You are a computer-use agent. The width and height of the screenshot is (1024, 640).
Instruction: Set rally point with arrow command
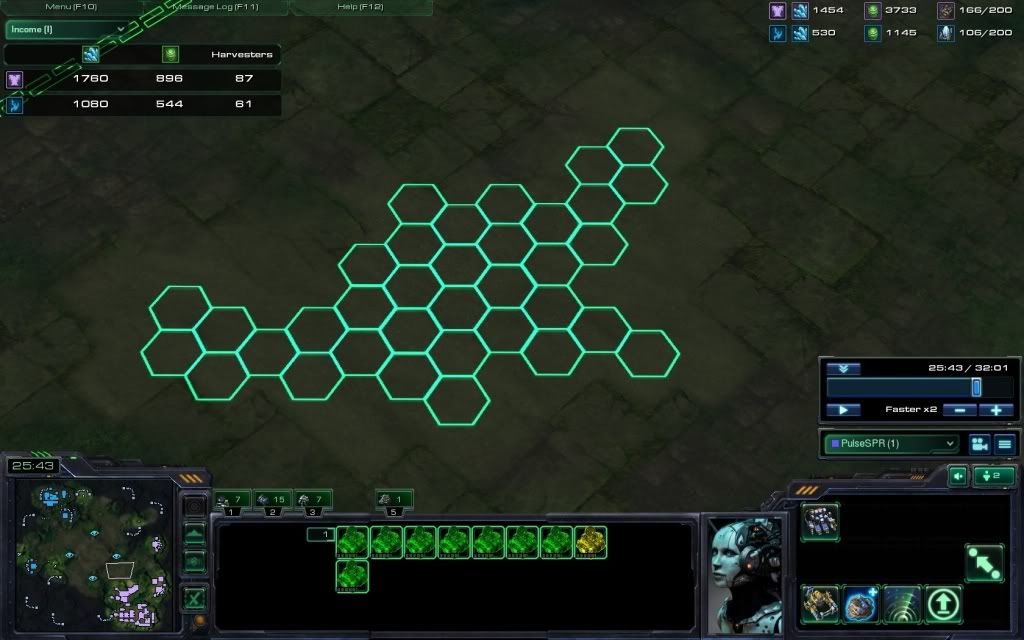(x=984, y=563)
